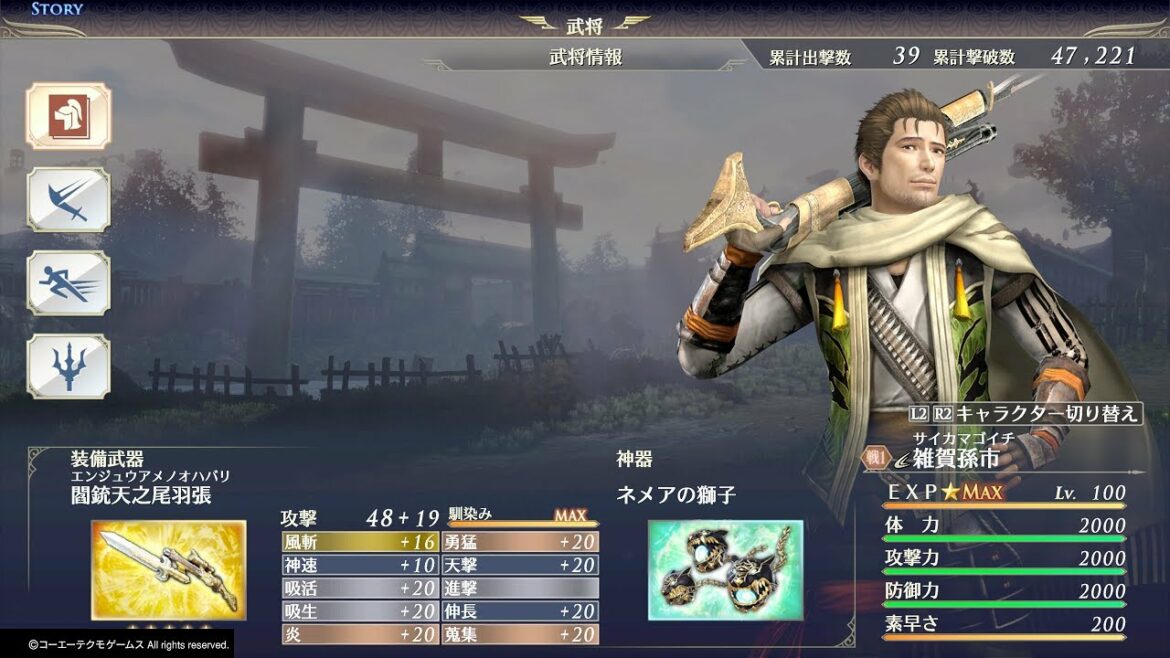Select the 吸活 +20 weapon attribute
The image size is (1170, 658).
click(x=360, y=588)
